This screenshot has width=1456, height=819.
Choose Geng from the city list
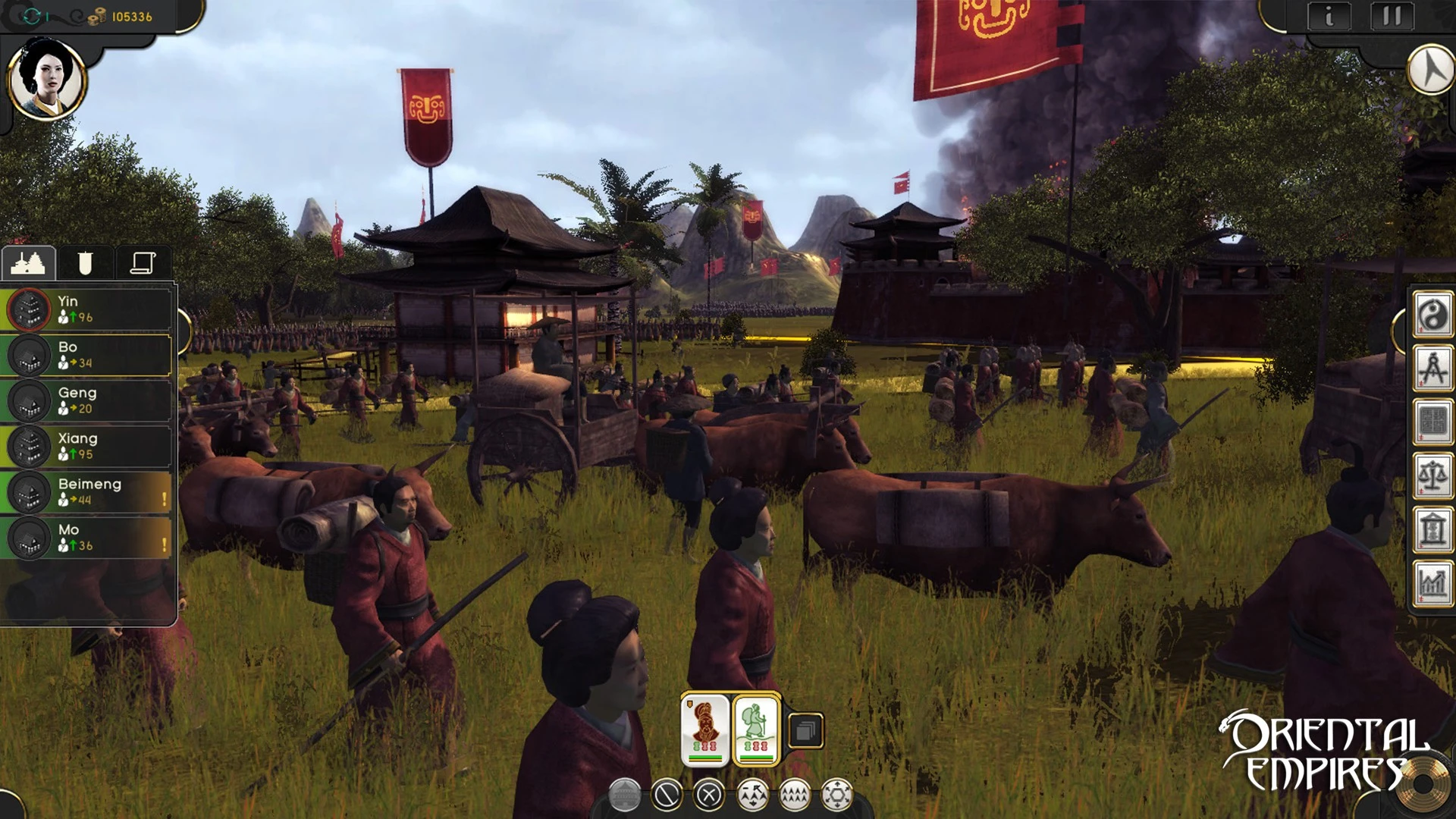[x=89, y=400]
